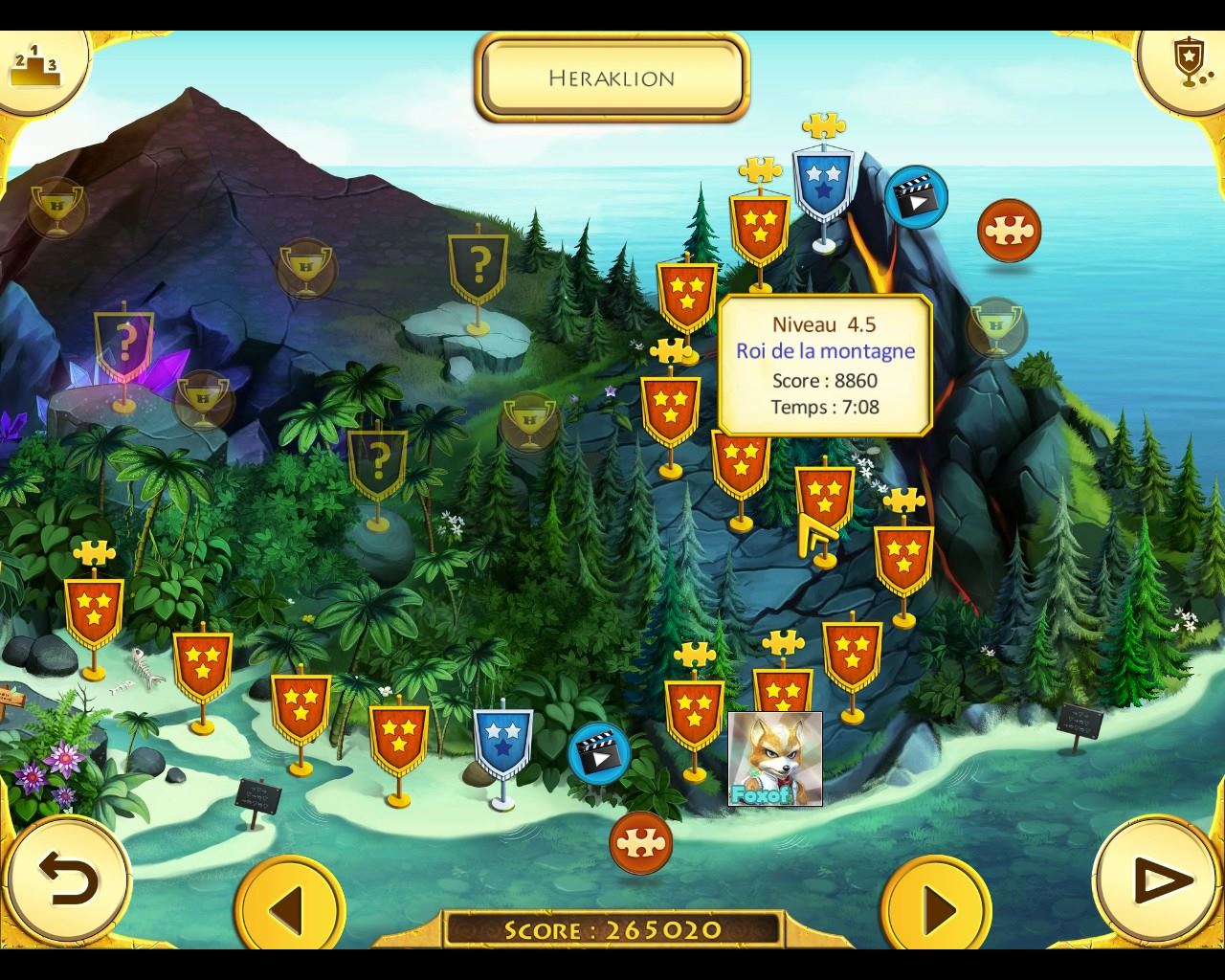This screenshot has width=1225, height=980.
Task: Open the leaderboard podium icon
Action: click(x=34, y=63)
